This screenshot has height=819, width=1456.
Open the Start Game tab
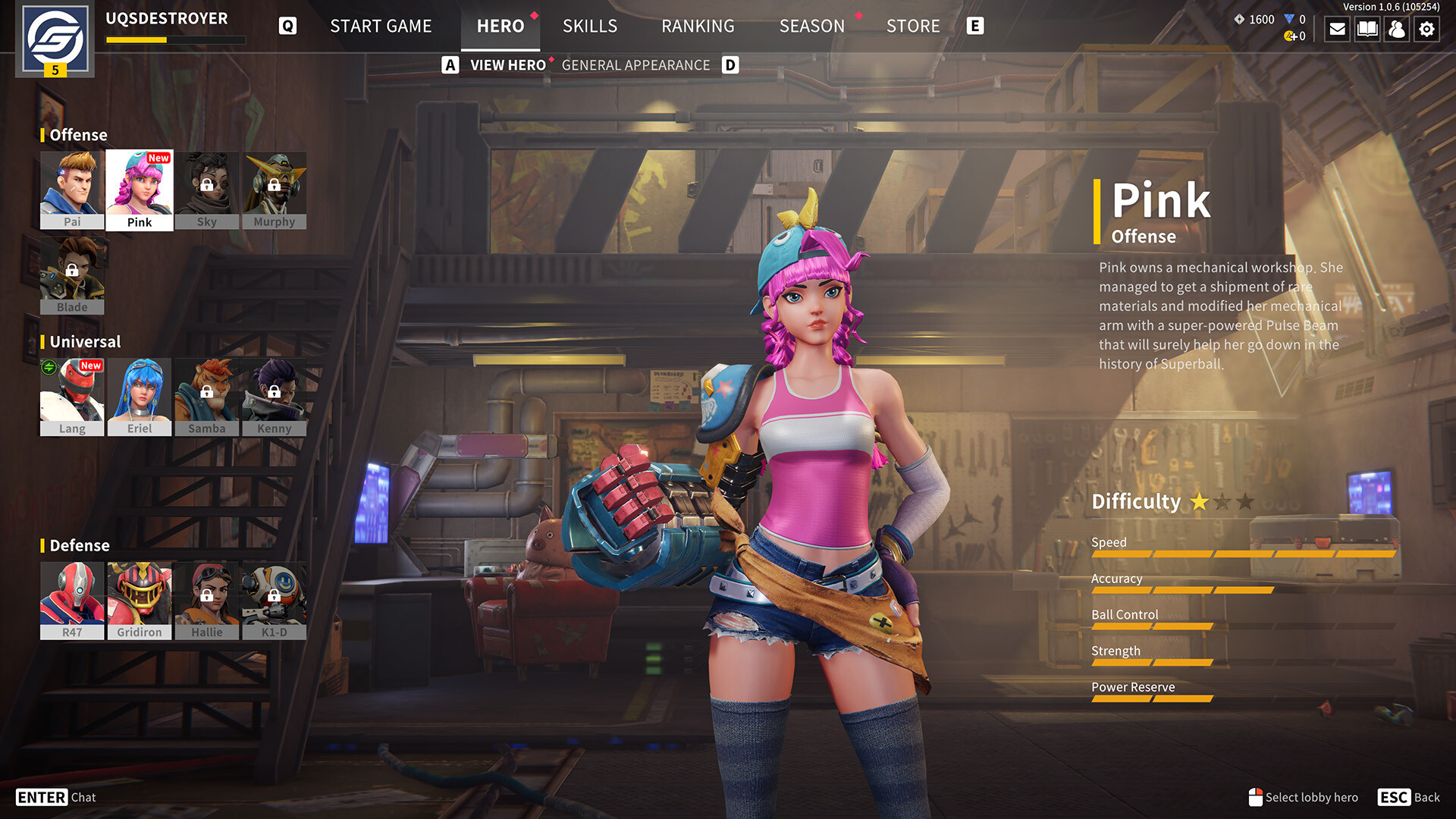(x=381, y=26)
